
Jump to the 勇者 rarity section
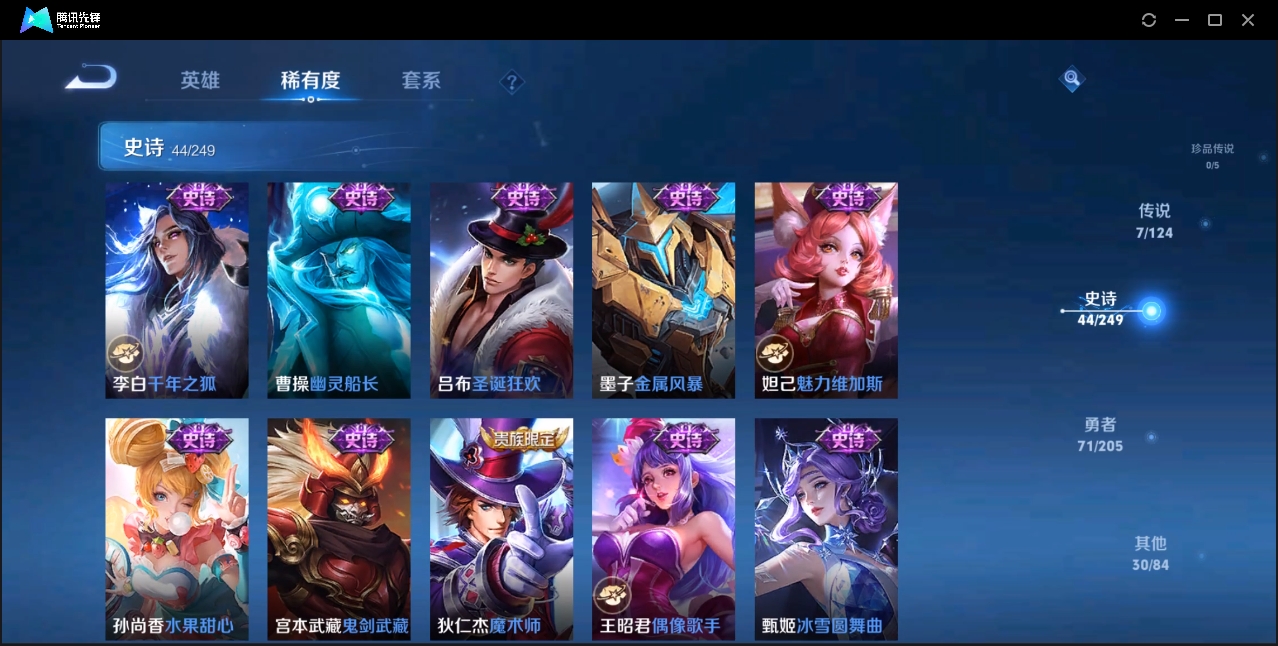pos(1100,435)
